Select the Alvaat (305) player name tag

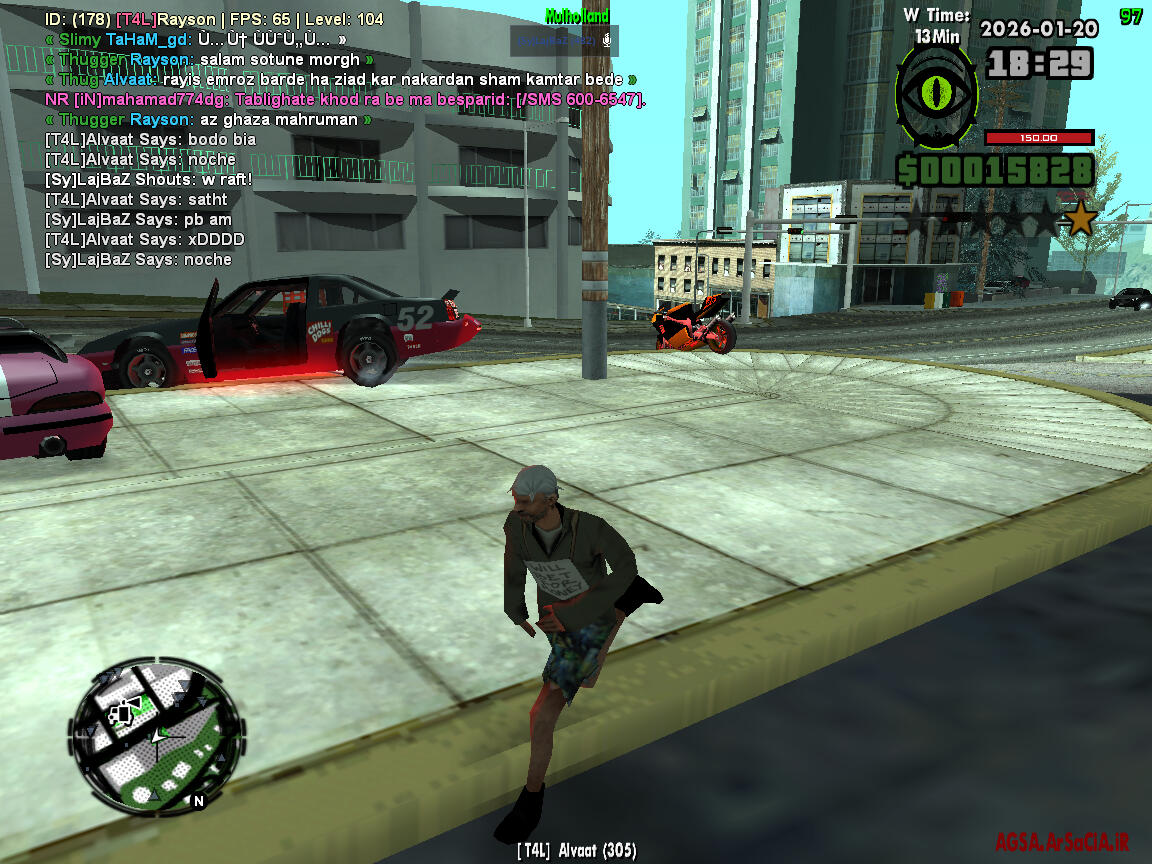576,851
